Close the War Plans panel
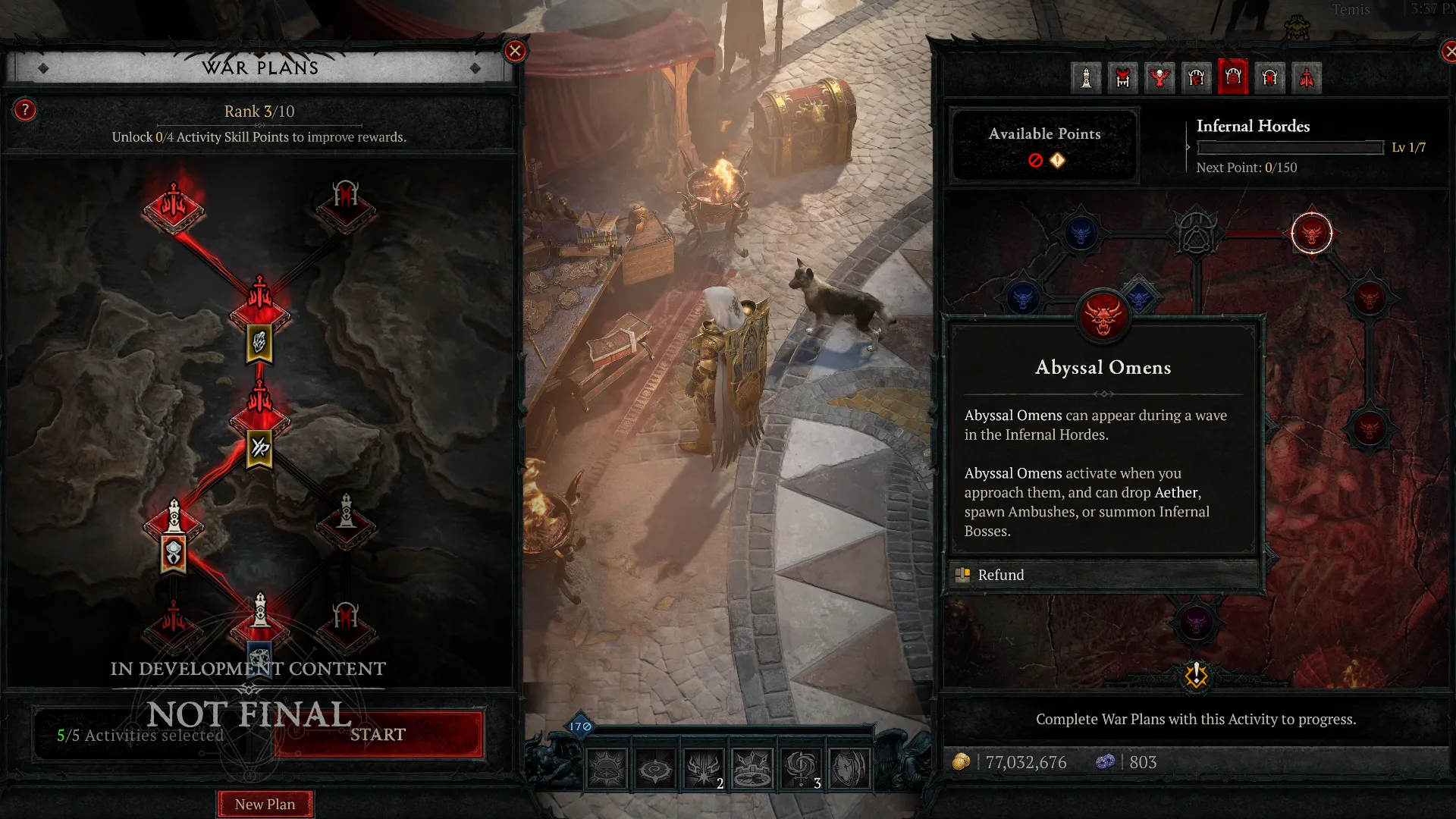Screen dimensions: 1456x819 point(515,51)
